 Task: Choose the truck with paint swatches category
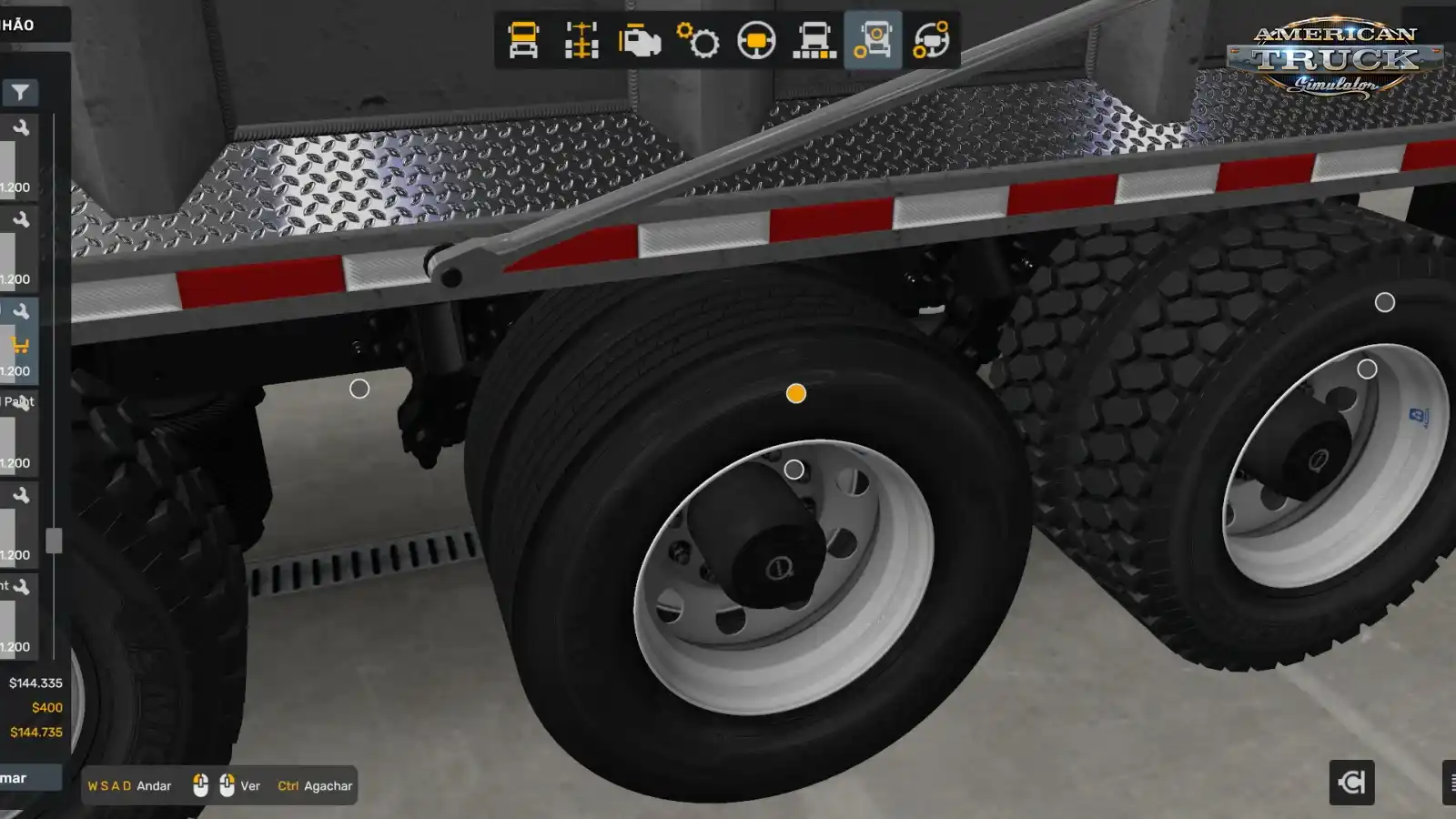click(814, 41)
